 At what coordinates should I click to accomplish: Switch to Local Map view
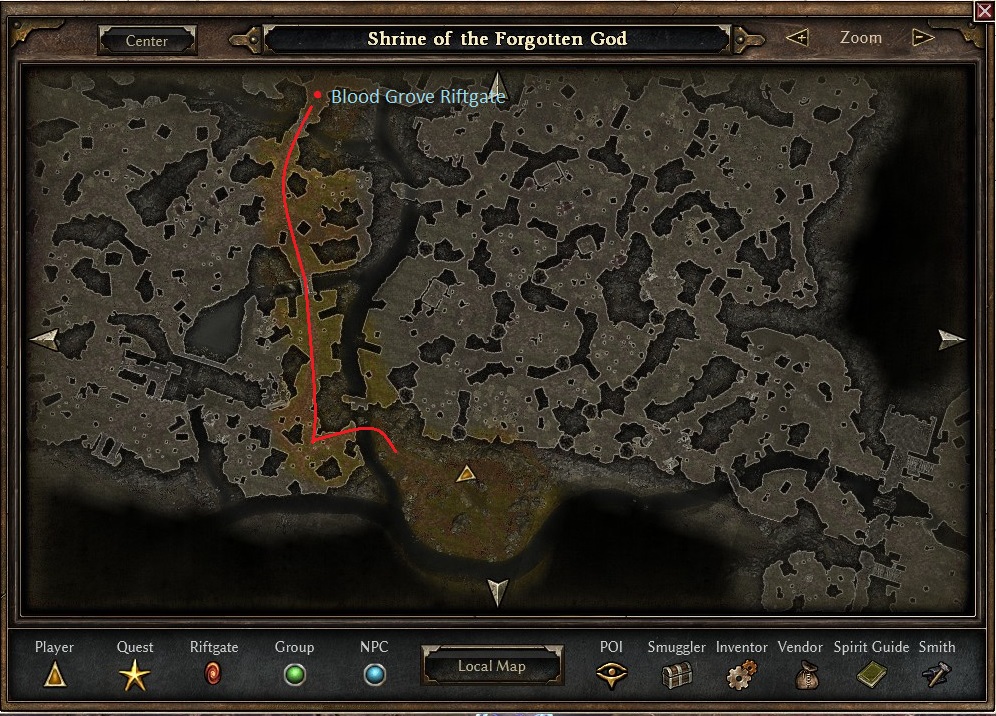492,666
